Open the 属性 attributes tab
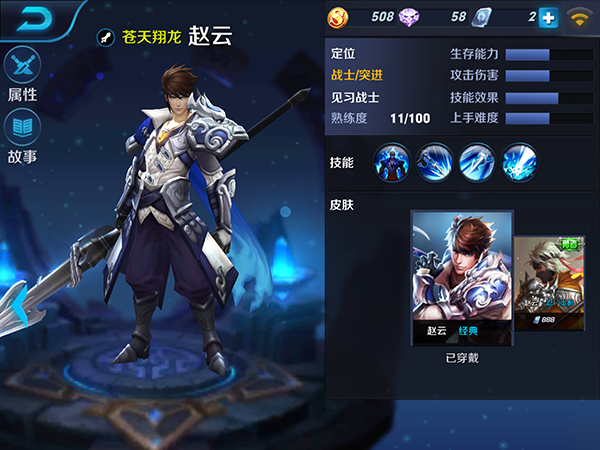This screenshot has height=450, width=600. (22, 75)
